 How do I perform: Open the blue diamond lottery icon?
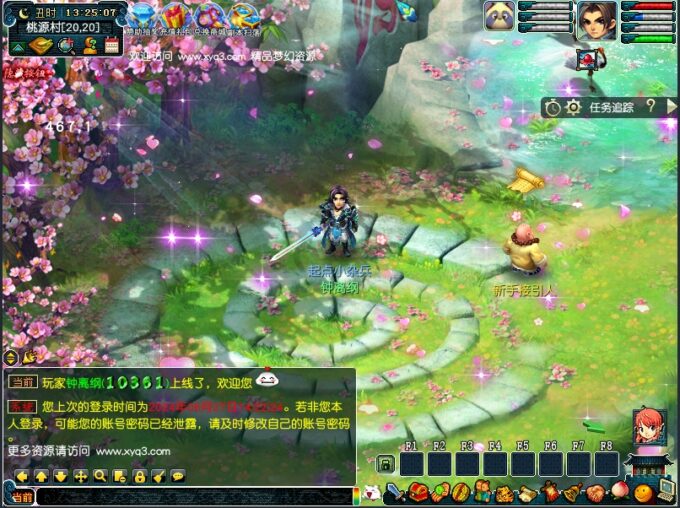(140, 17)
